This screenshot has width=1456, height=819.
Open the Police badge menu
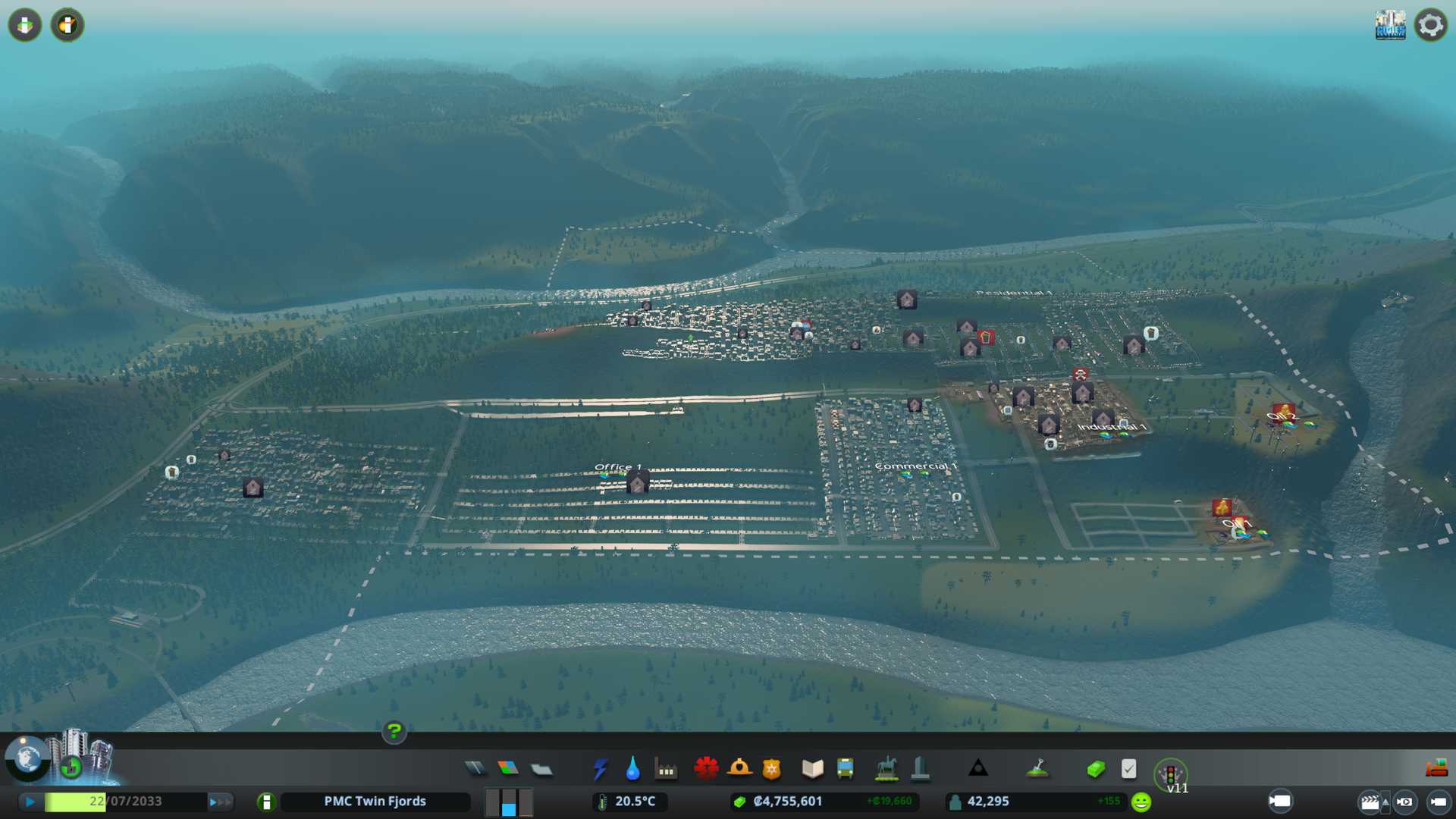pyautogui.click(x=771, y=769)
